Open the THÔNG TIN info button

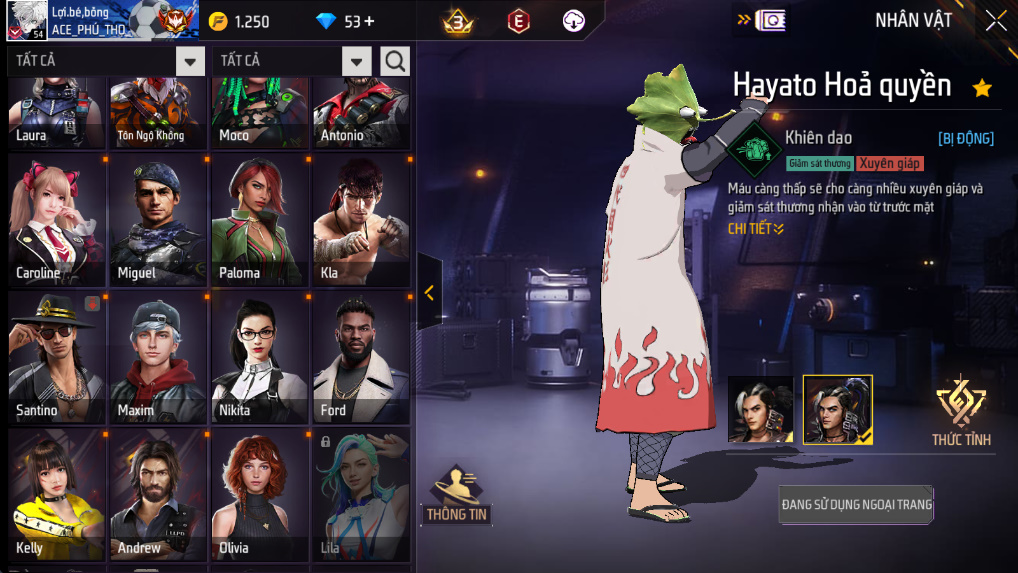point(457,495)
